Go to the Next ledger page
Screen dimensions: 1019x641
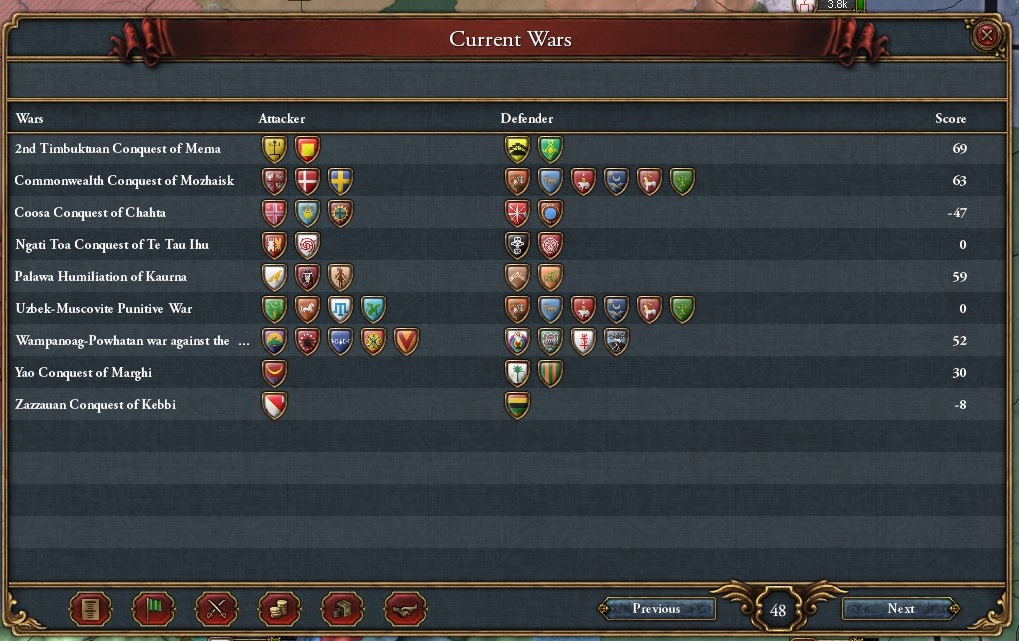pos(900,608)
